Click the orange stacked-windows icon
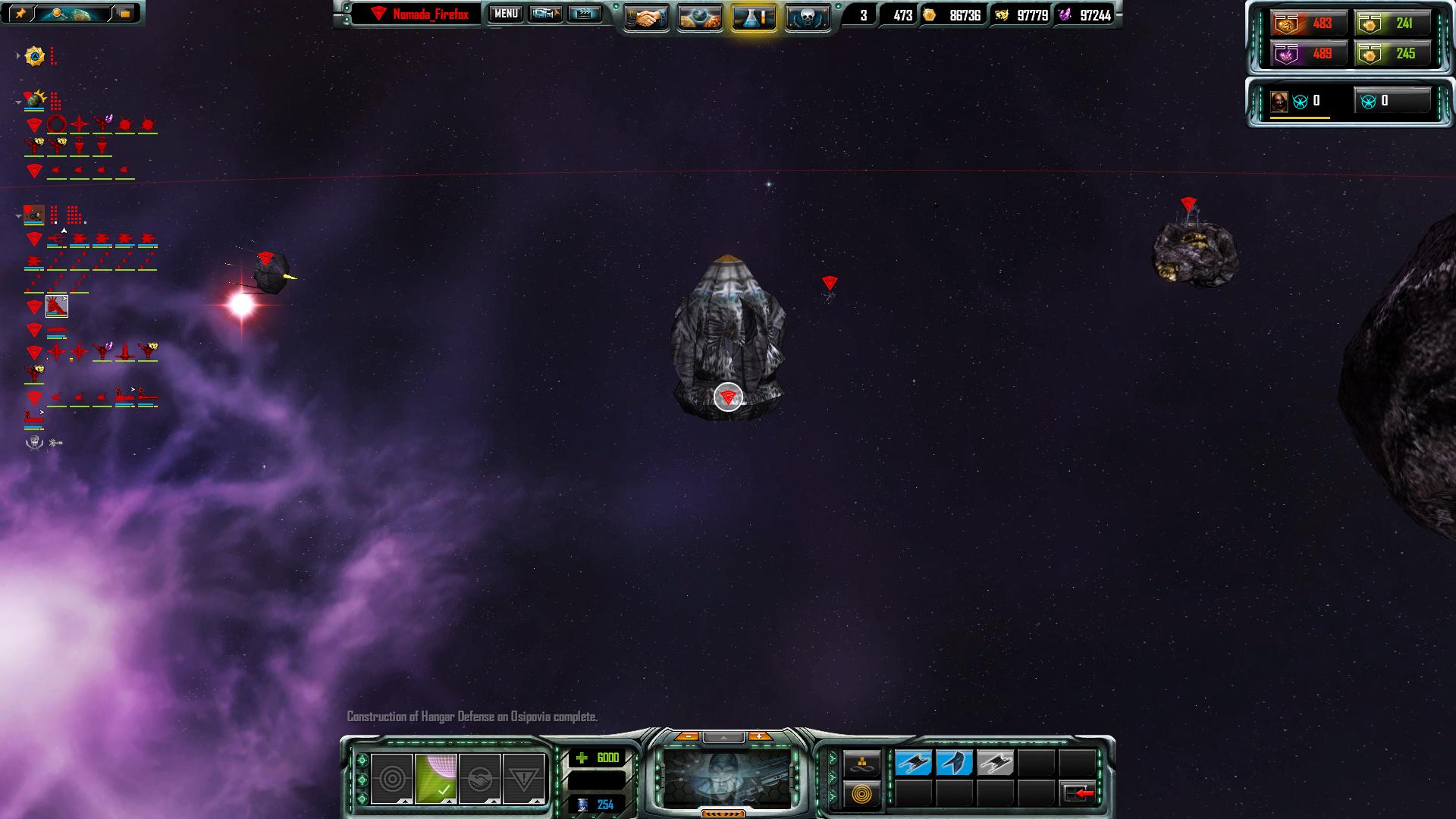This screenshot has height=819, width=1456. [x=124, y=13]
